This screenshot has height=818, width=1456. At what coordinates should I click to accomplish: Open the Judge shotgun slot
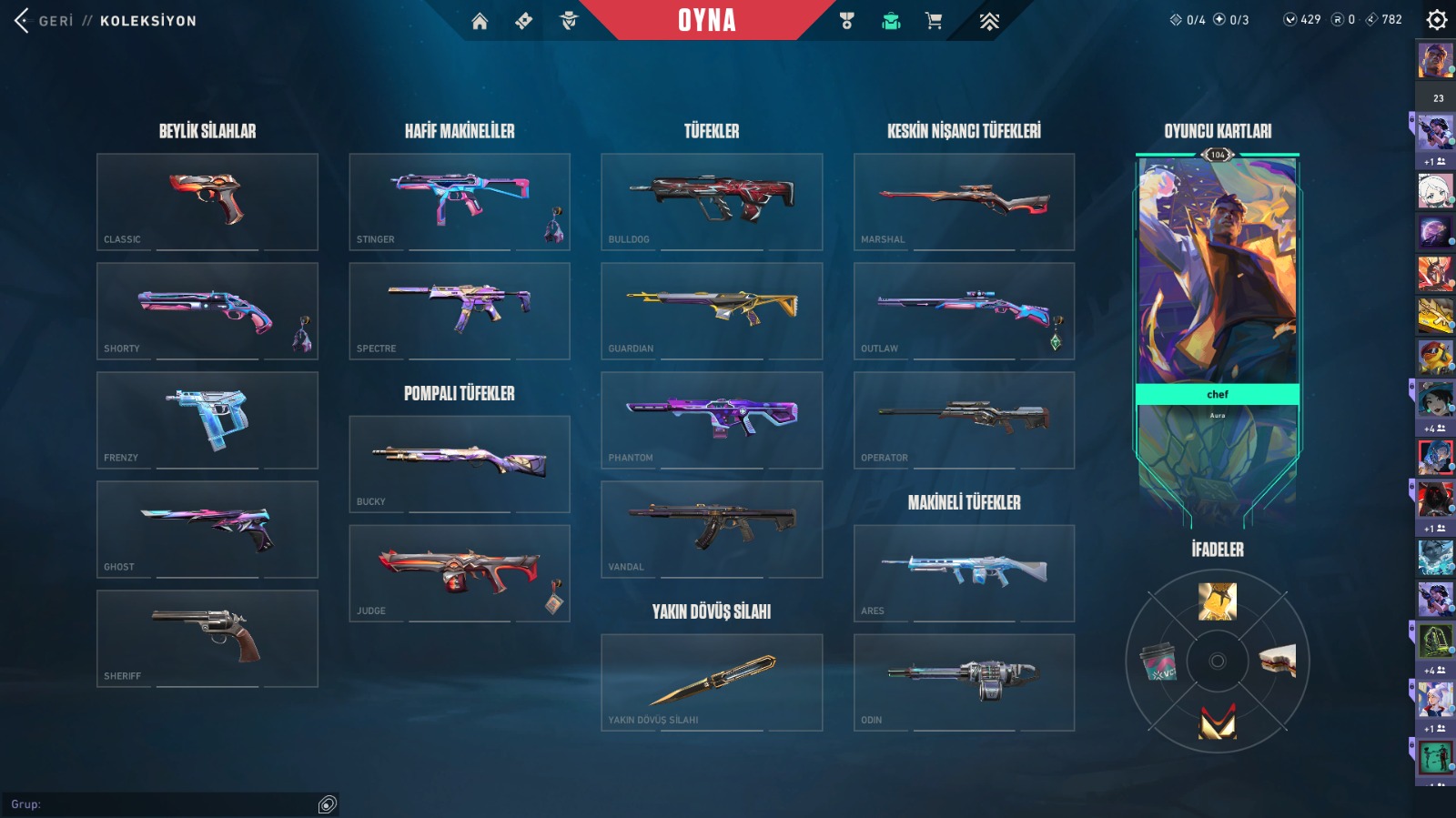pos(460,572)
